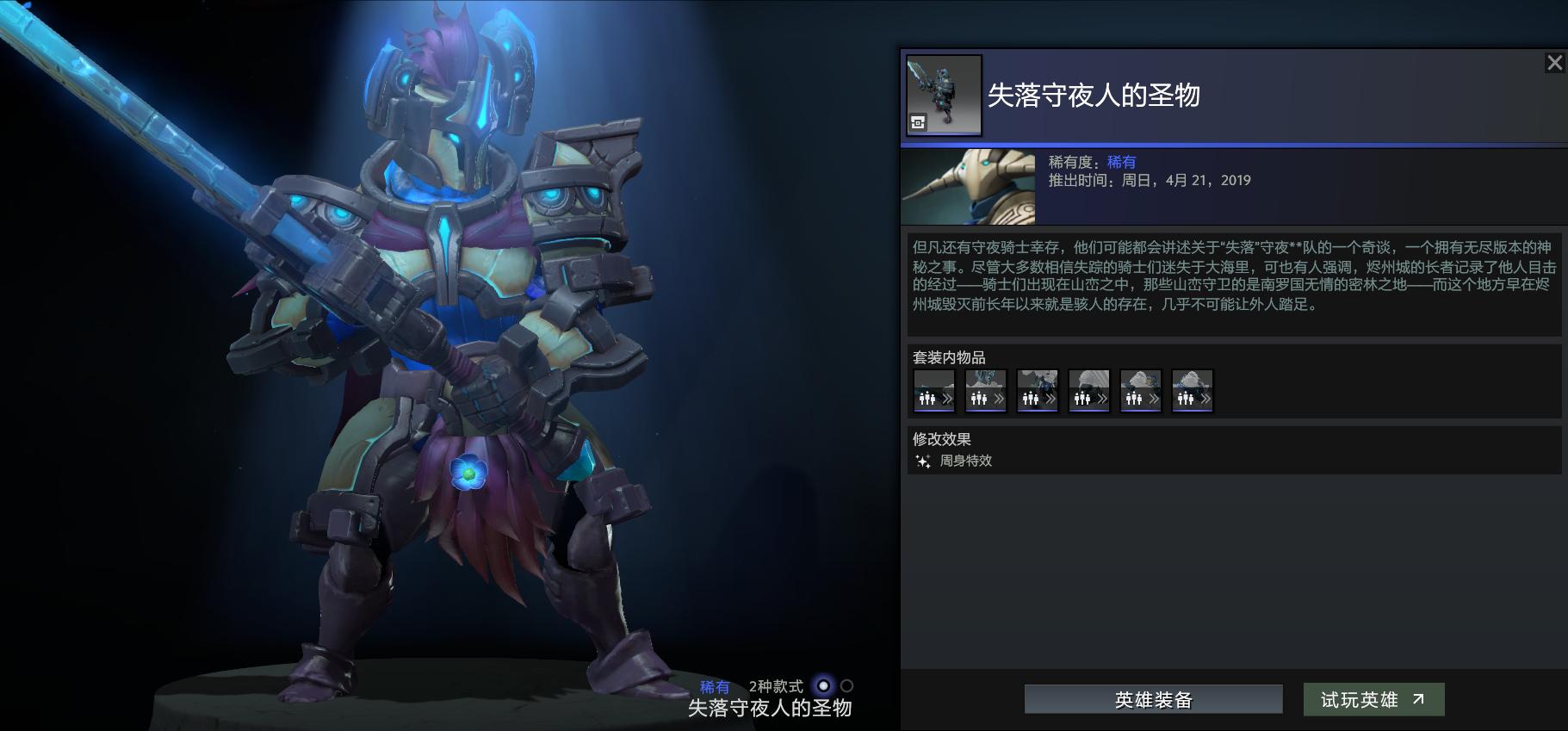Close the set details panel

pyautogui.click(x=1555, y=62)
